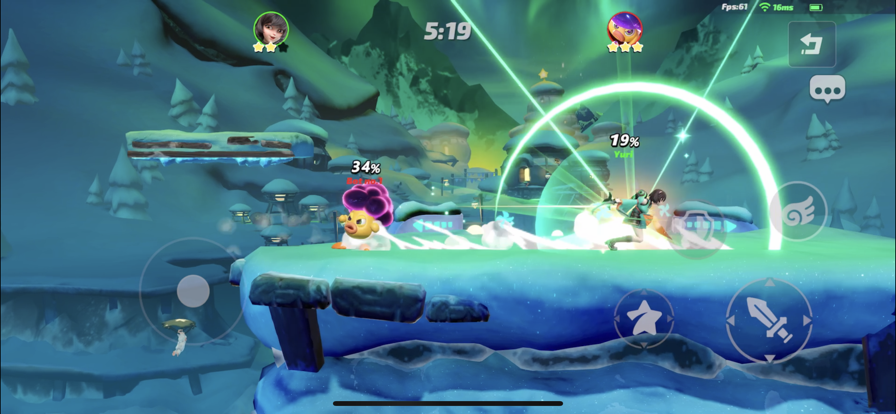Tap the virtual movement joystick
Image resolution: width=896 pixels, height=414 pixels.
(x=193, y=291)
